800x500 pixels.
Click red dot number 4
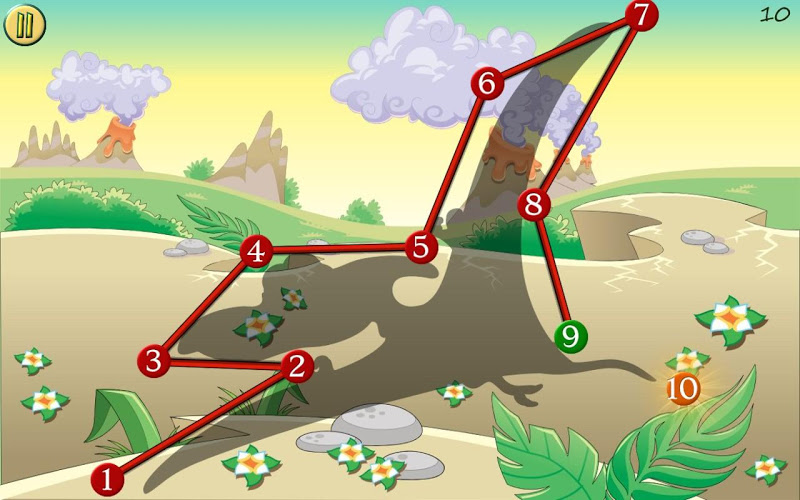(257, 251)
